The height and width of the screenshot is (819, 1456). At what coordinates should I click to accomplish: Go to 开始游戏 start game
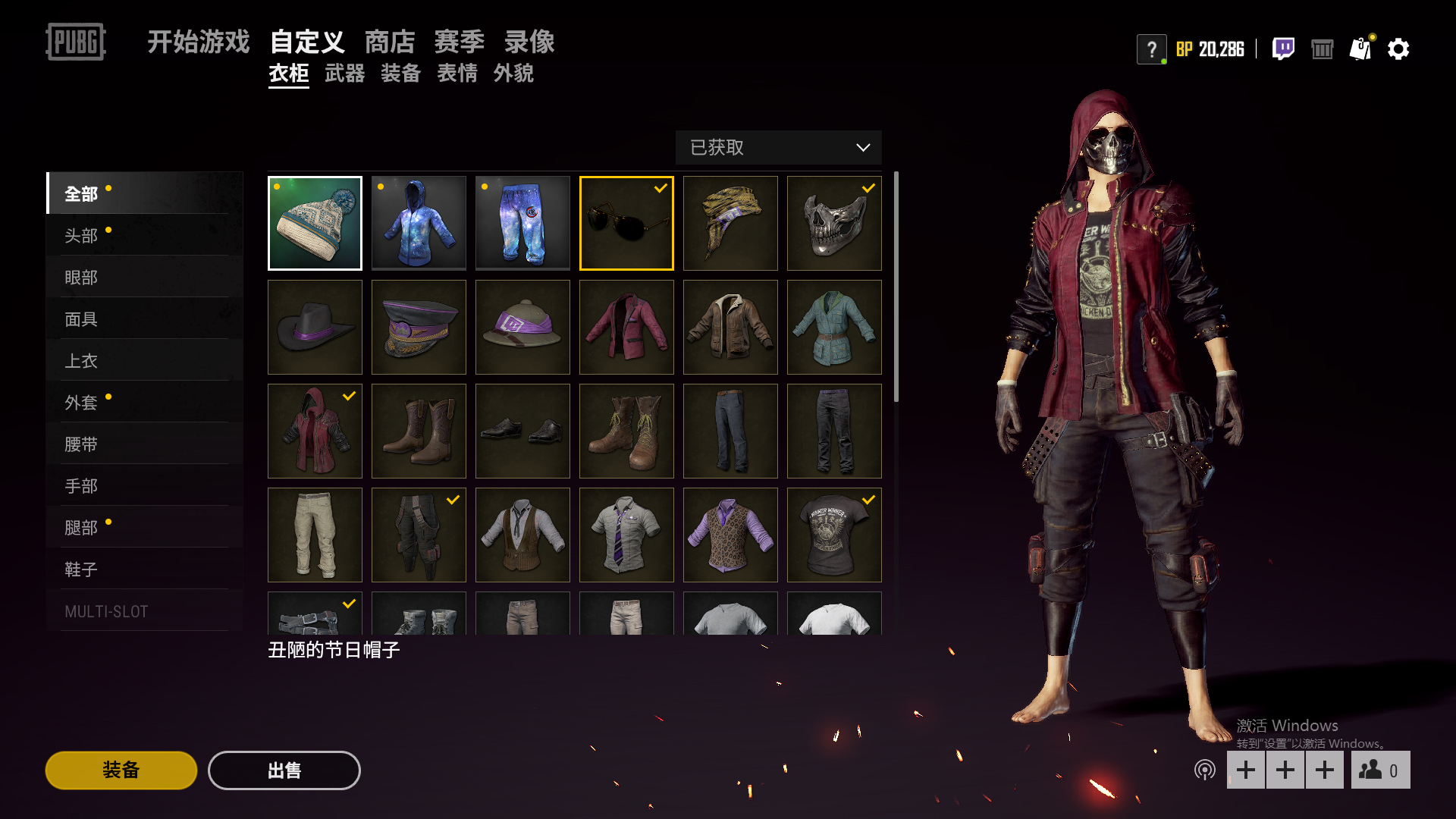click(198, 42)
